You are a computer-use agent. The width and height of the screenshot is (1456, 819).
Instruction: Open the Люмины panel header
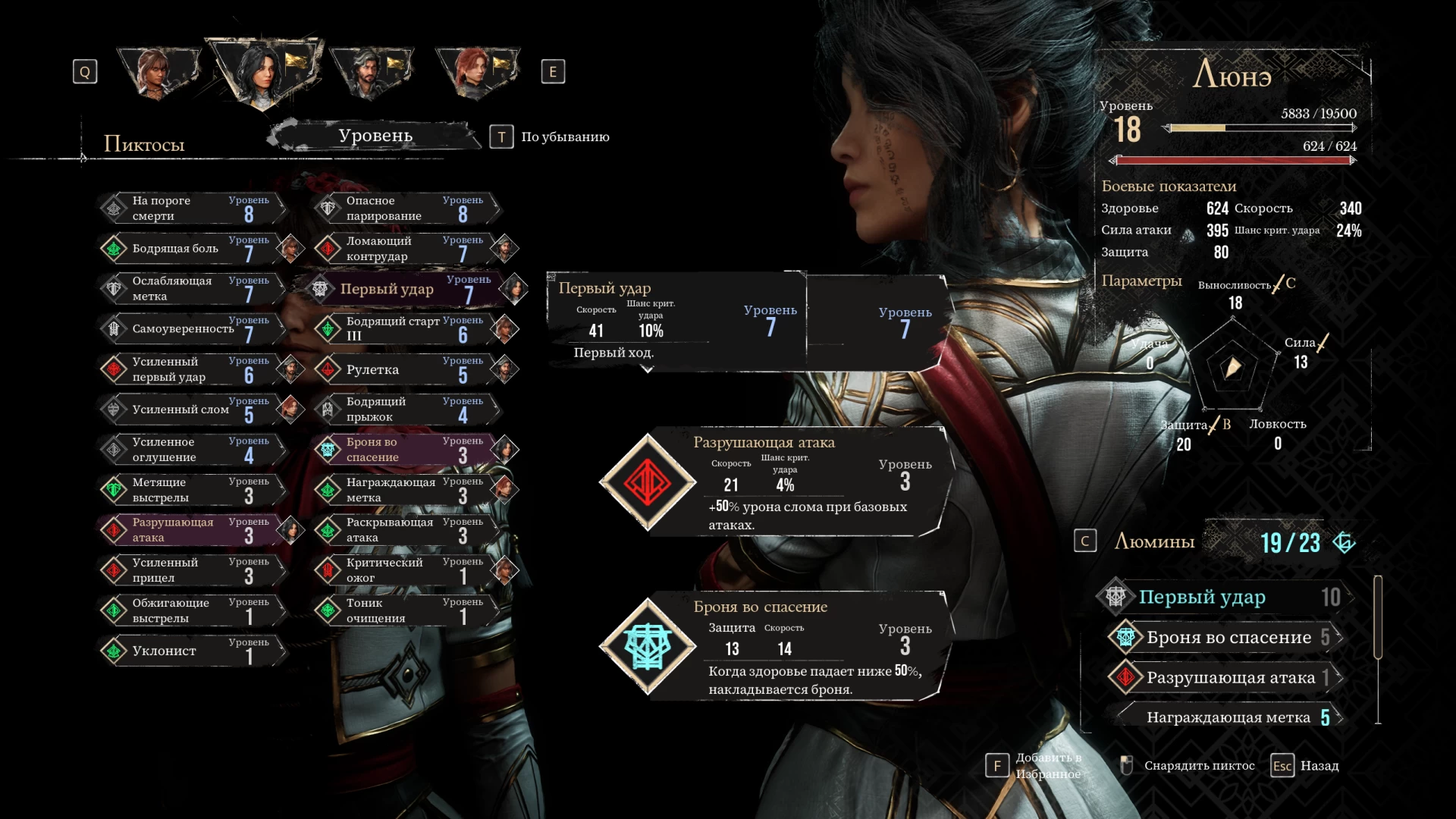1154,541
